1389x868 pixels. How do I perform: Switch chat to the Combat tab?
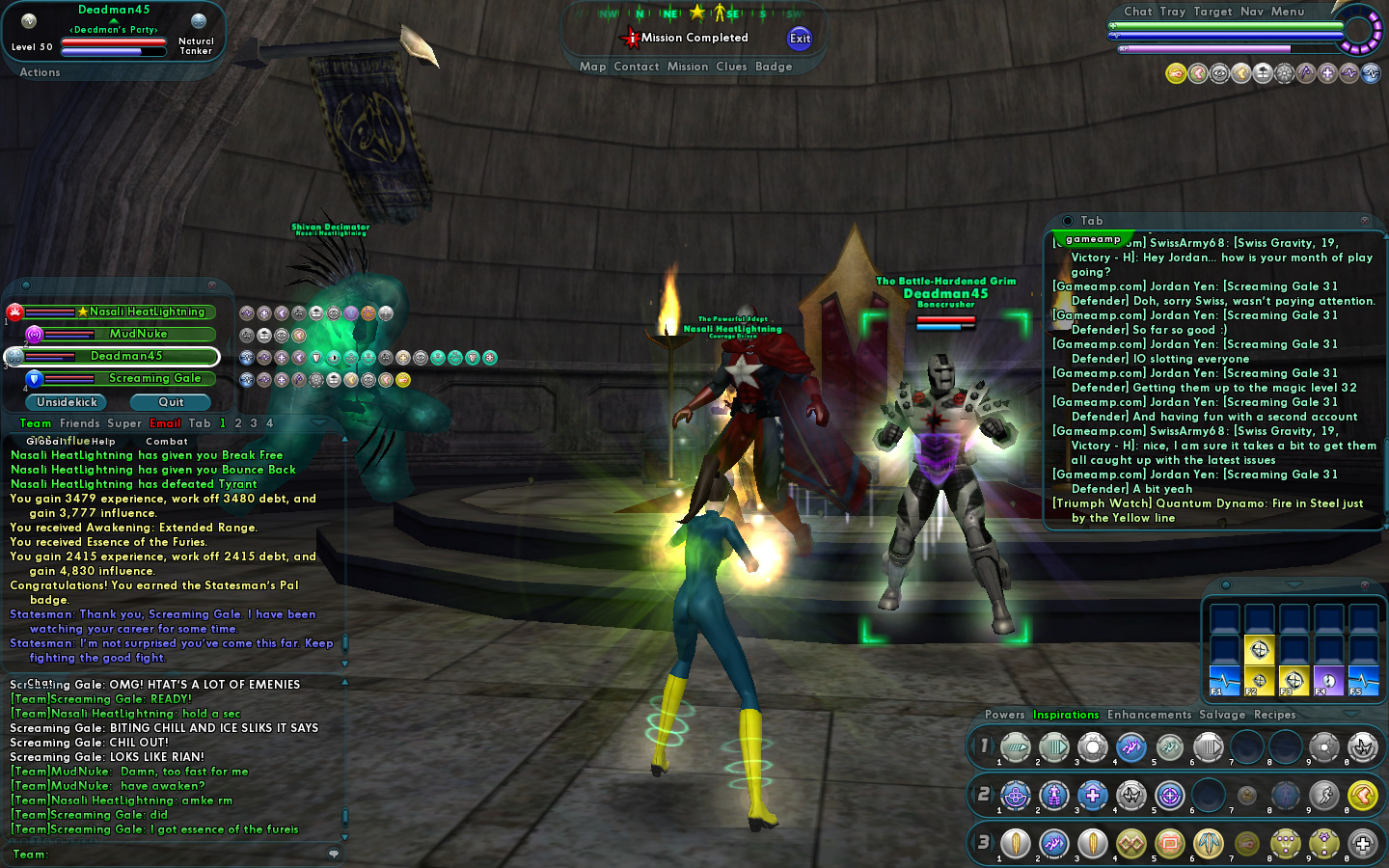[167, 442]
